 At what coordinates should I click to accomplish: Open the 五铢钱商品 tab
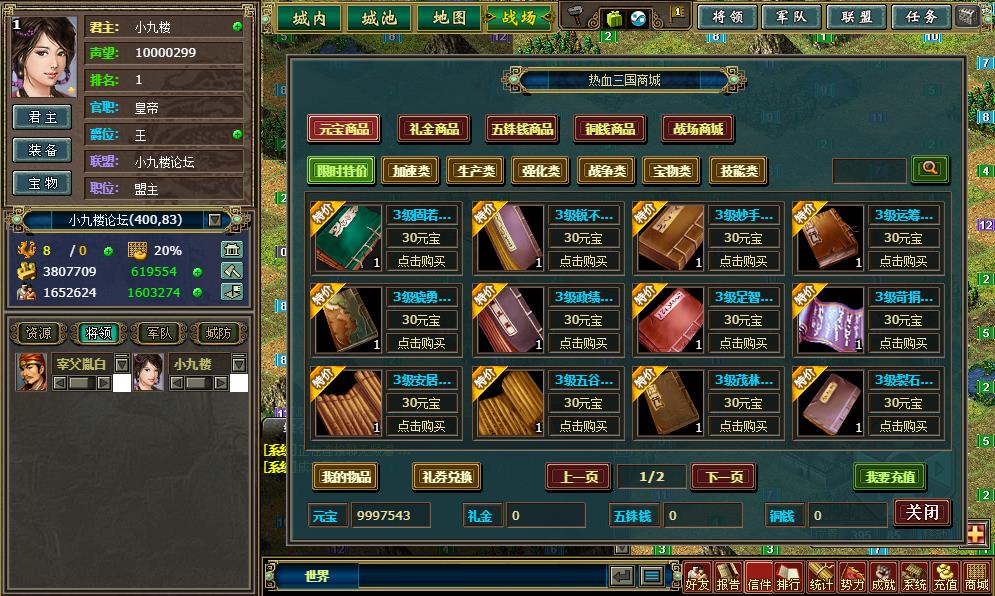pos(521,129)
